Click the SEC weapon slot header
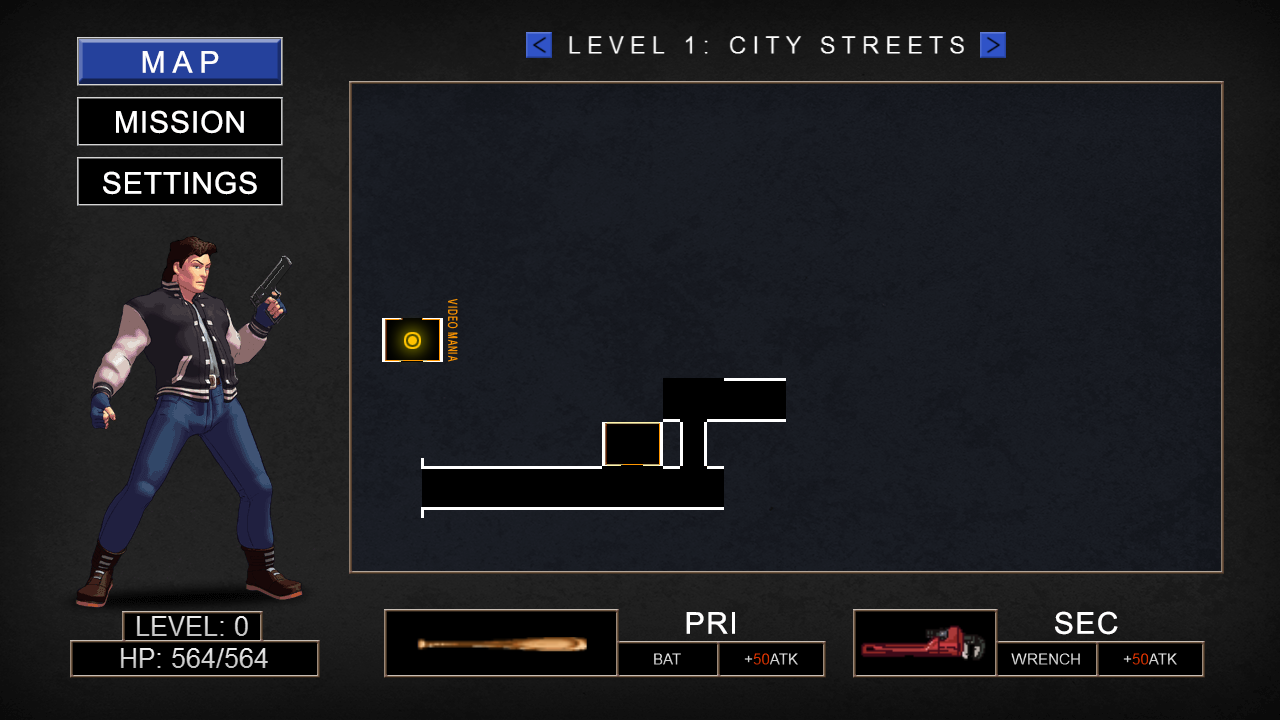1280x720 pixels. [x=1087, y=623]
